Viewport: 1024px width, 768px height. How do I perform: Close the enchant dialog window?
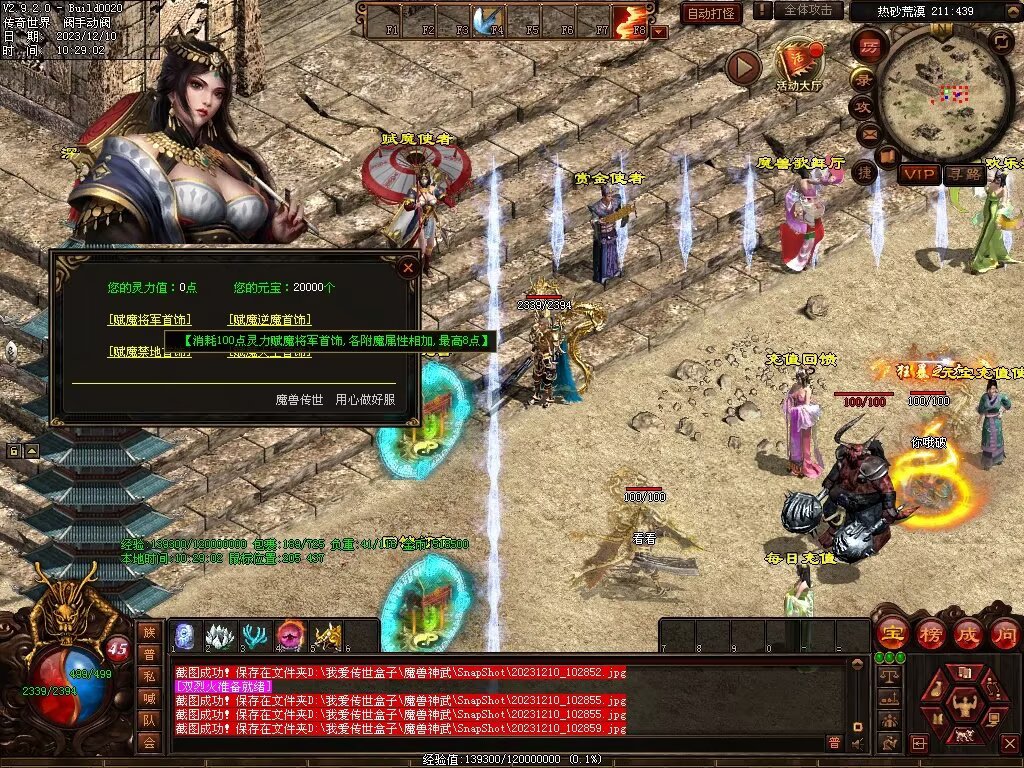point(407,267)
